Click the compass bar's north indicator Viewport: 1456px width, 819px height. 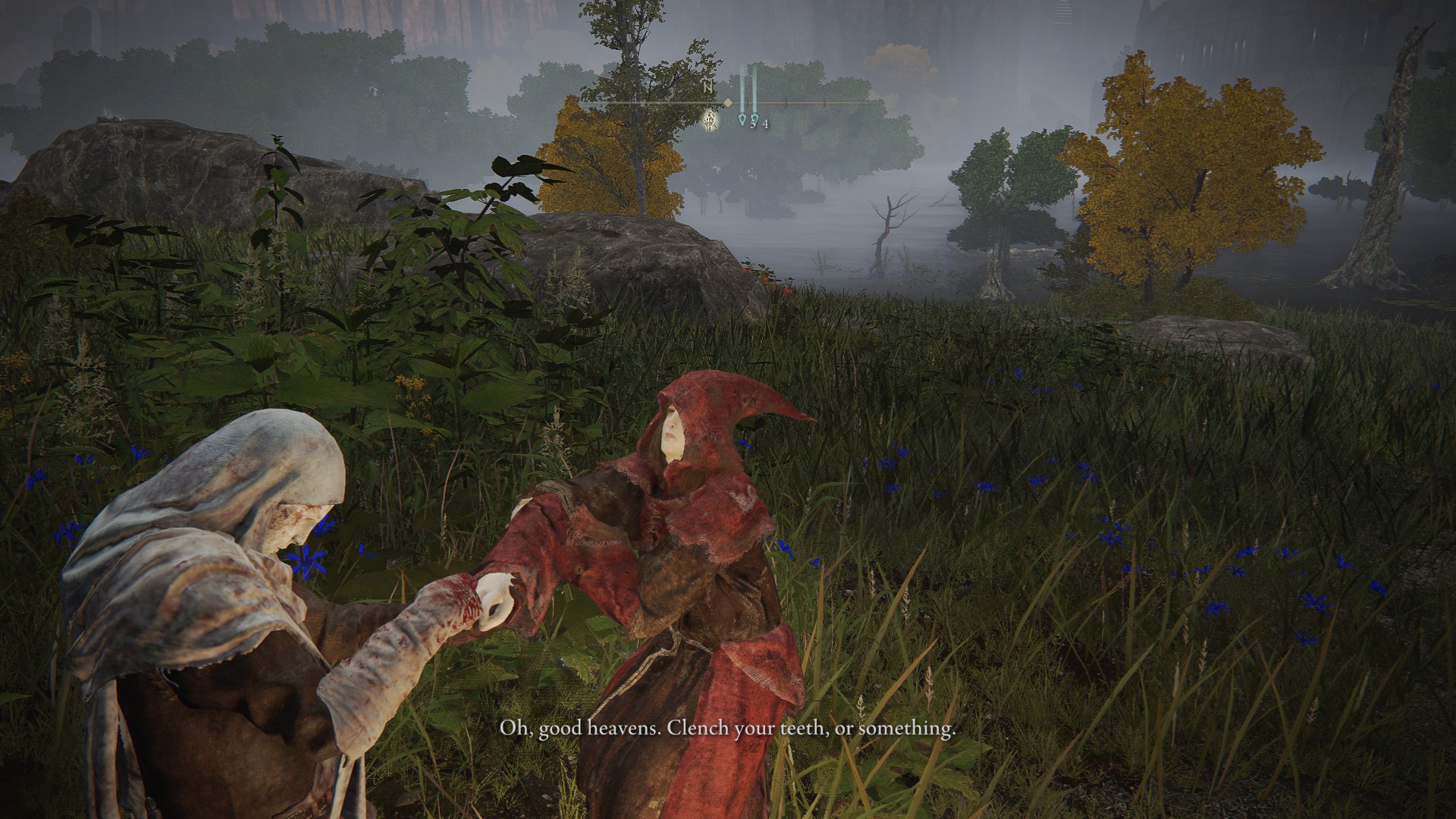tap(708, 88)
